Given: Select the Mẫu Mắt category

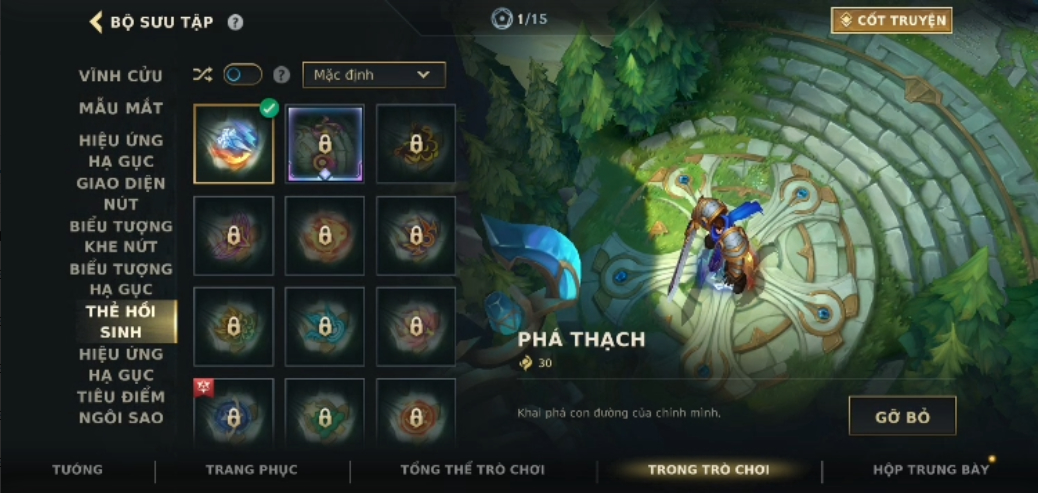Looking at the screenshot, I should 121,108.
